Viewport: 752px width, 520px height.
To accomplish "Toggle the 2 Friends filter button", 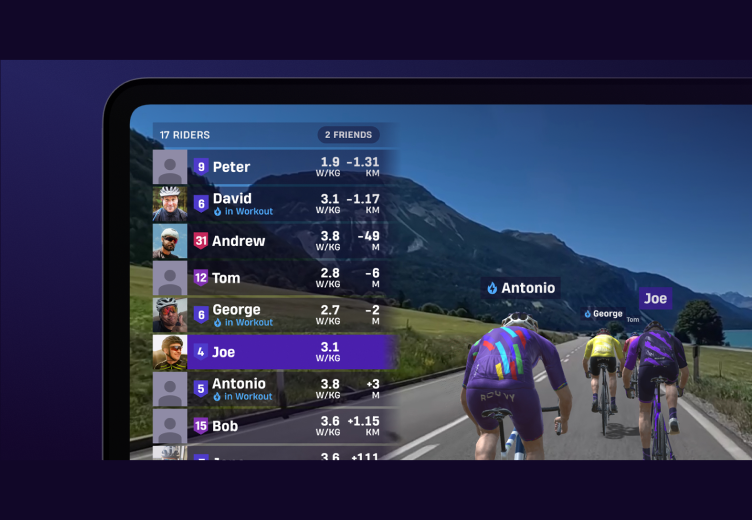I will (x=346, y=135).
